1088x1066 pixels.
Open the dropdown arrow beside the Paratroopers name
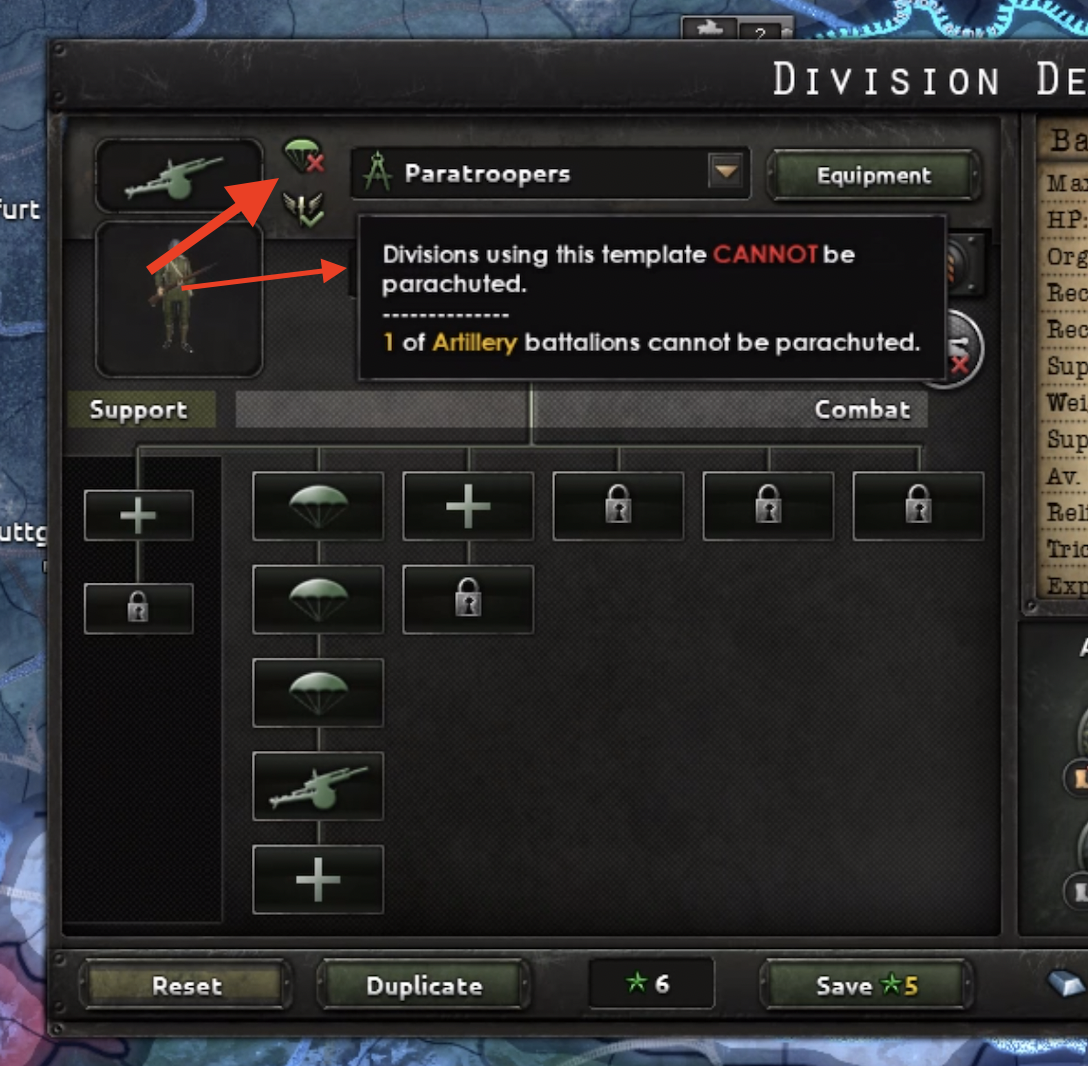point(726,173)
